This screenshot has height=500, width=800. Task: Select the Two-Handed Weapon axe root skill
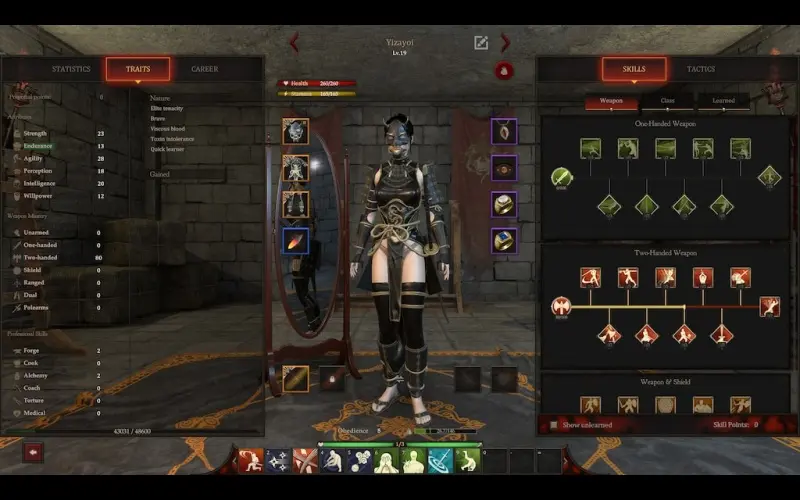point(561,307)
